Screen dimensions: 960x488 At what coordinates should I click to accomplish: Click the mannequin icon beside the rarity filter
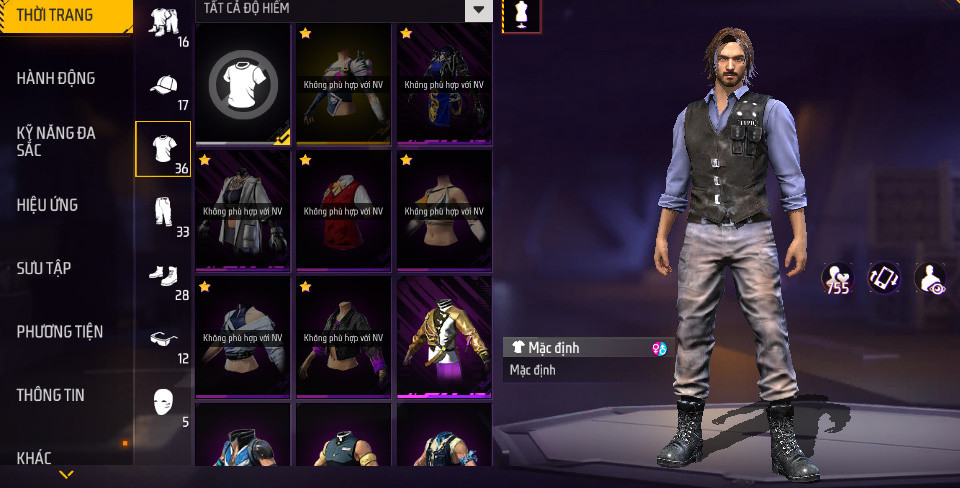coord(521,14)
